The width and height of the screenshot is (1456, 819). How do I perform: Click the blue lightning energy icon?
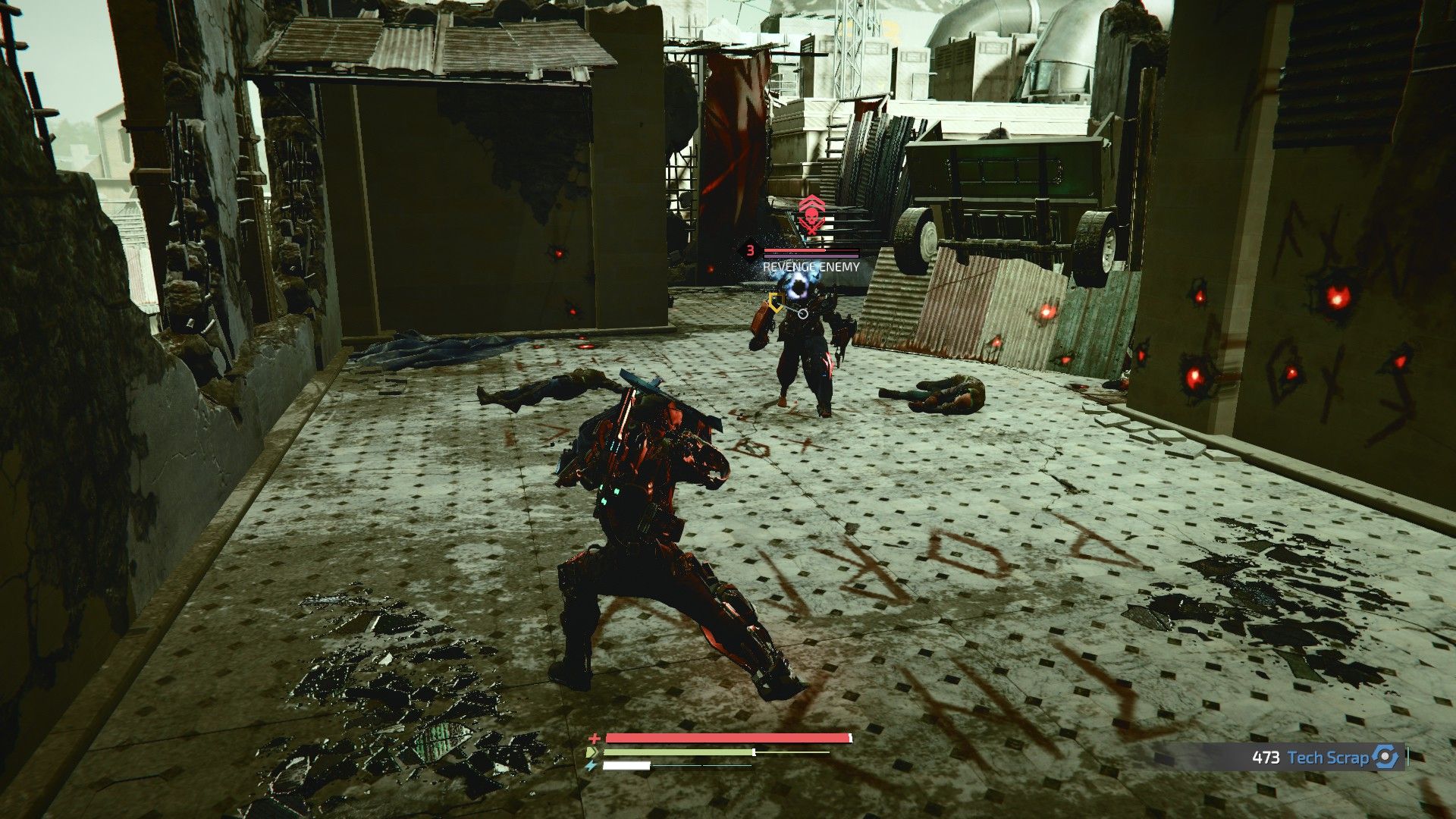[x=591, y=766]
